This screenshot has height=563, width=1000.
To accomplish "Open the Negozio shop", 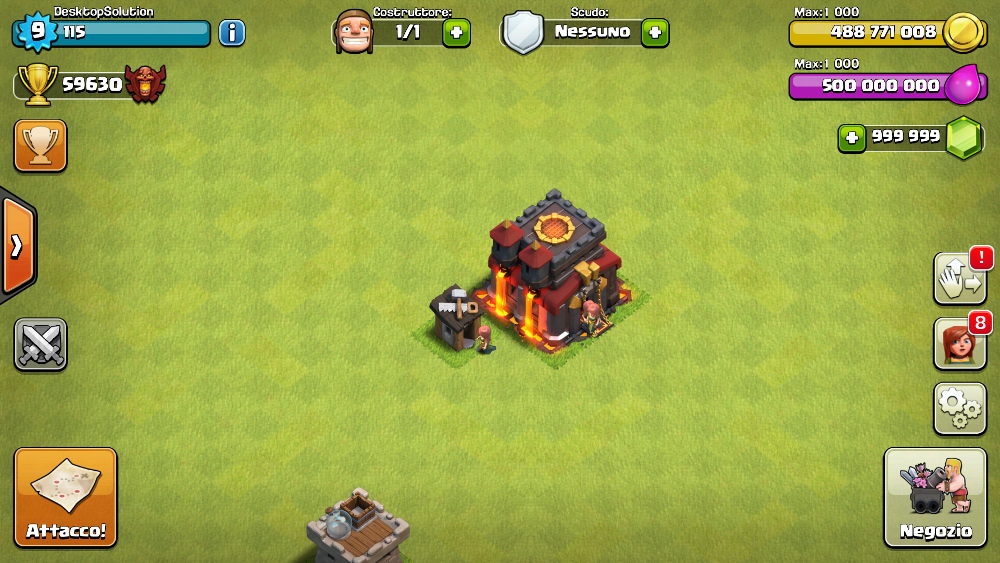I will point(935,497).
